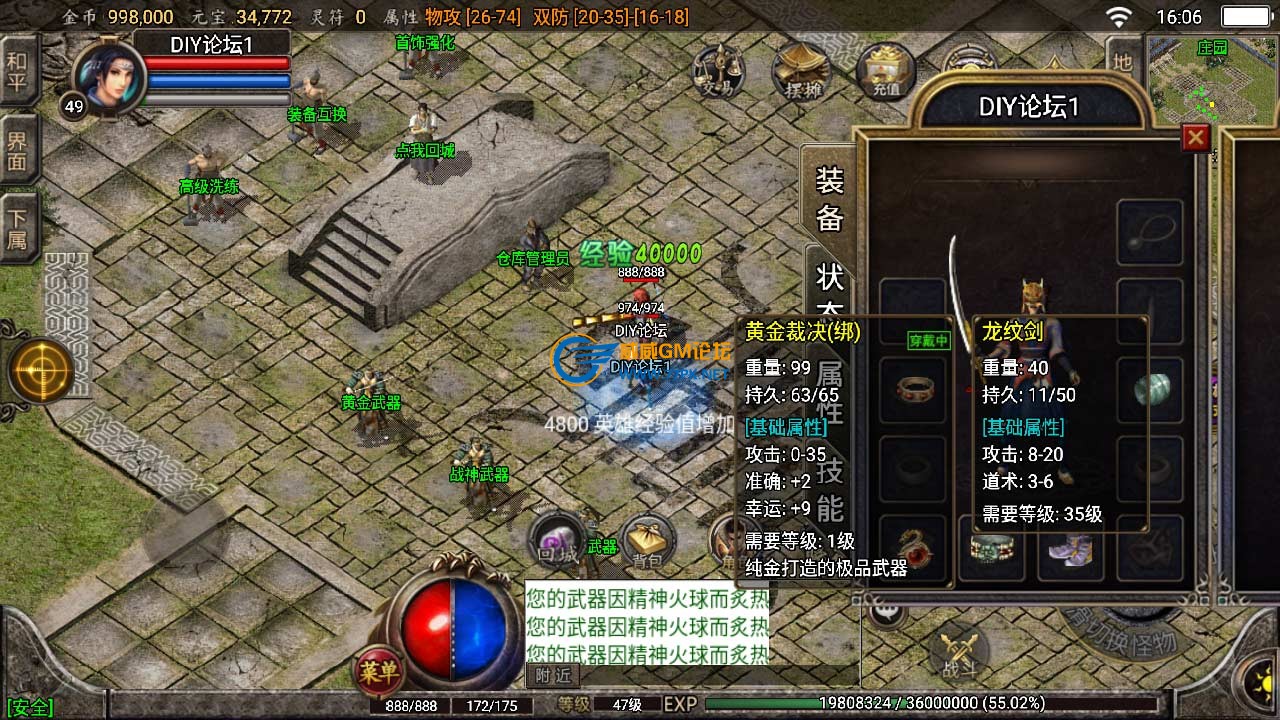The height and width of the screenshot is (720, 1280).
Task: Close the DIY论坛1 character panel
Action: tap(1195, 138)
